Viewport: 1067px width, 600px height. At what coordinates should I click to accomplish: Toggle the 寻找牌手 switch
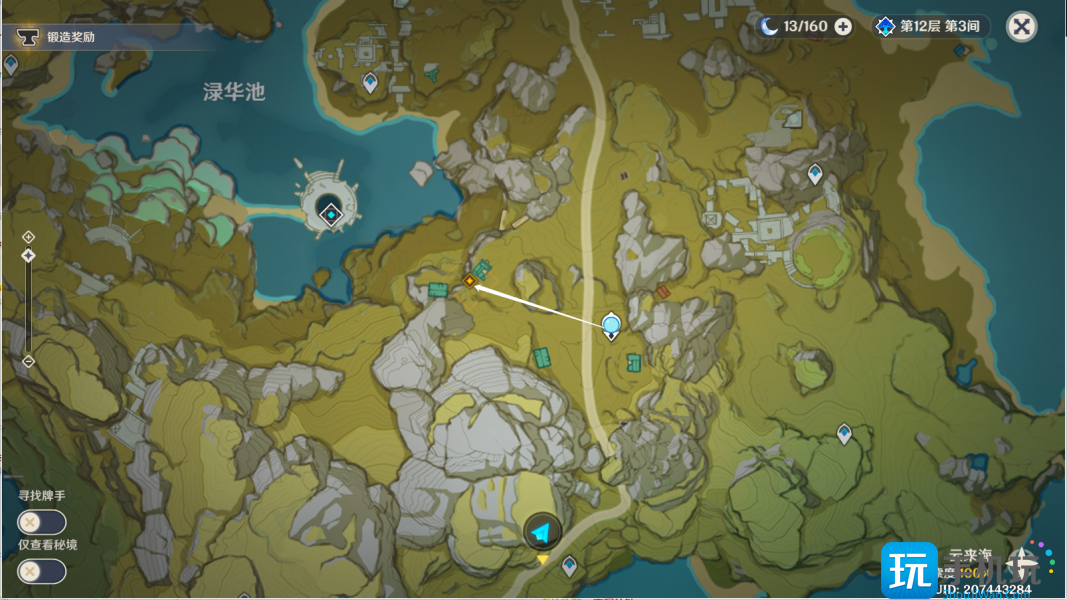click(41, 522)
